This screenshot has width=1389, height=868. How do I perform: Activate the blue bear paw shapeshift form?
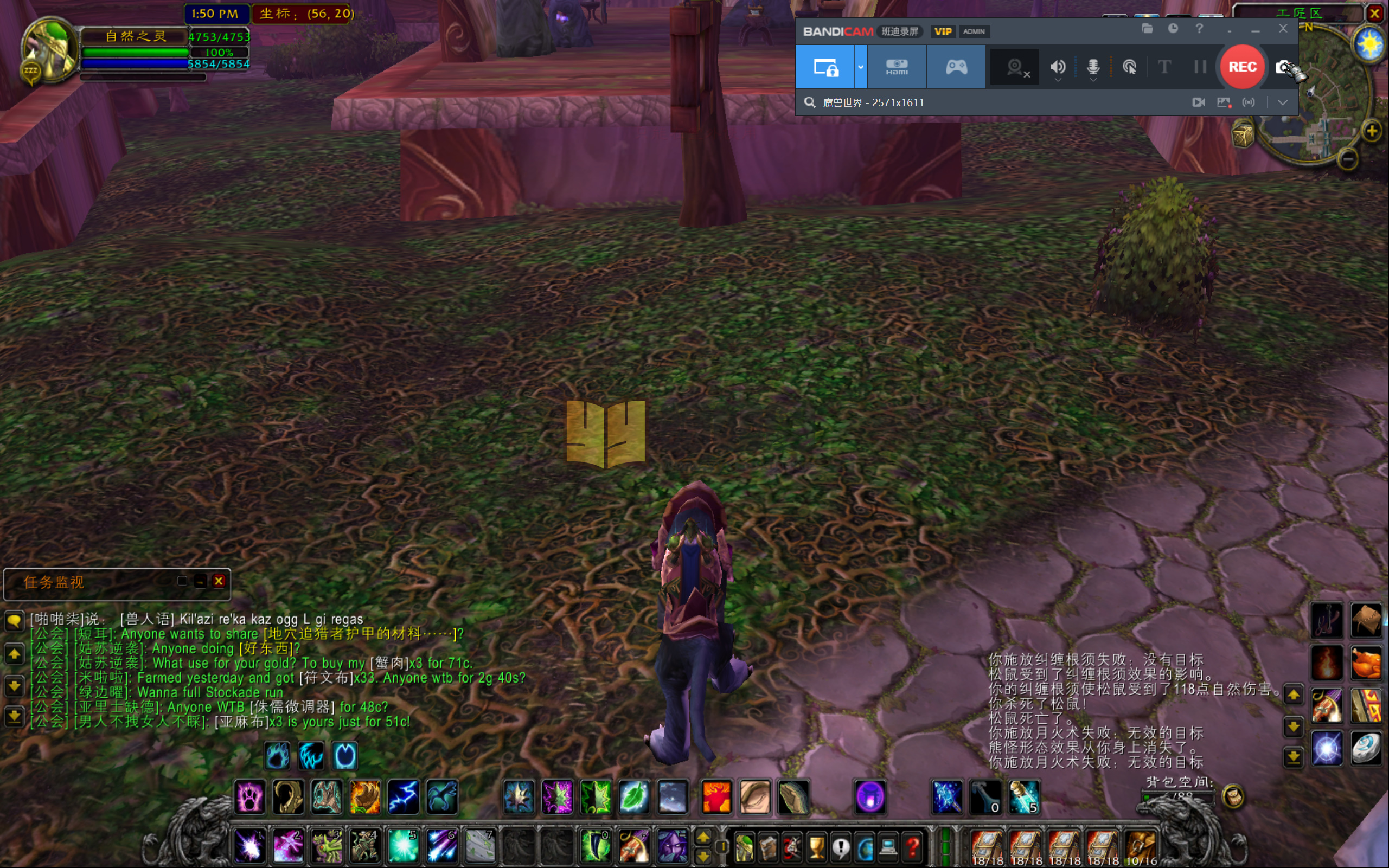point(277,755)
